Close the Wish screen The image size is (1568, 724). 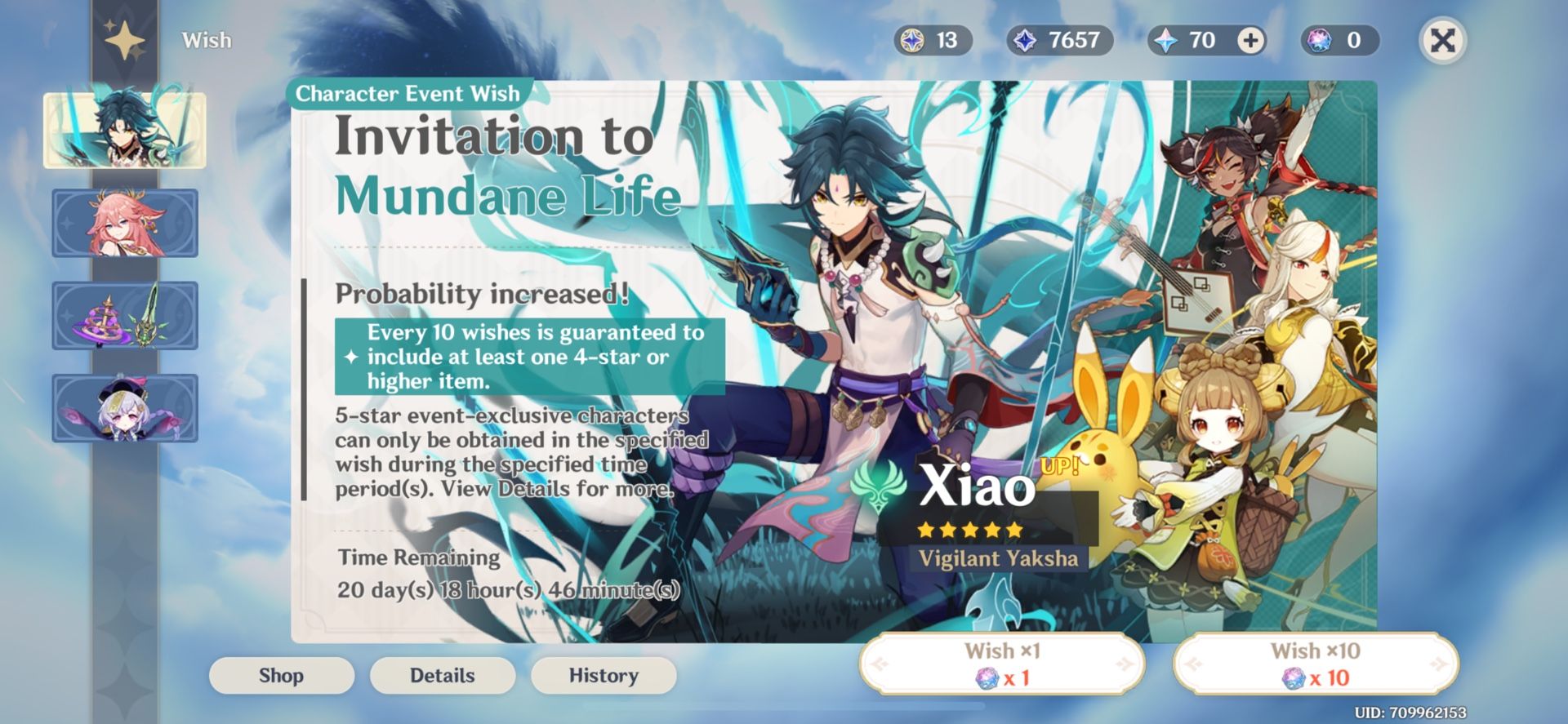coord(1442,39)
